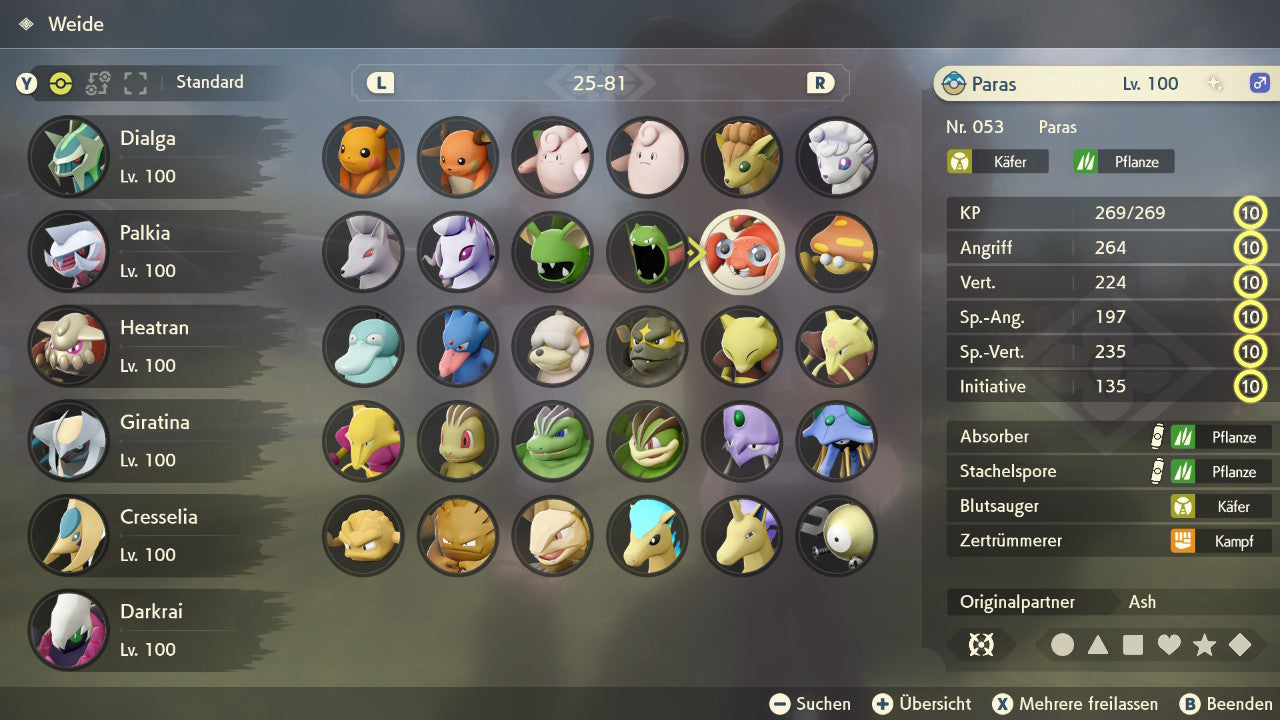The width and height of the screenshot is (1280, 720).
Task: Select Cresselia from the party
Action: (150, 535)
